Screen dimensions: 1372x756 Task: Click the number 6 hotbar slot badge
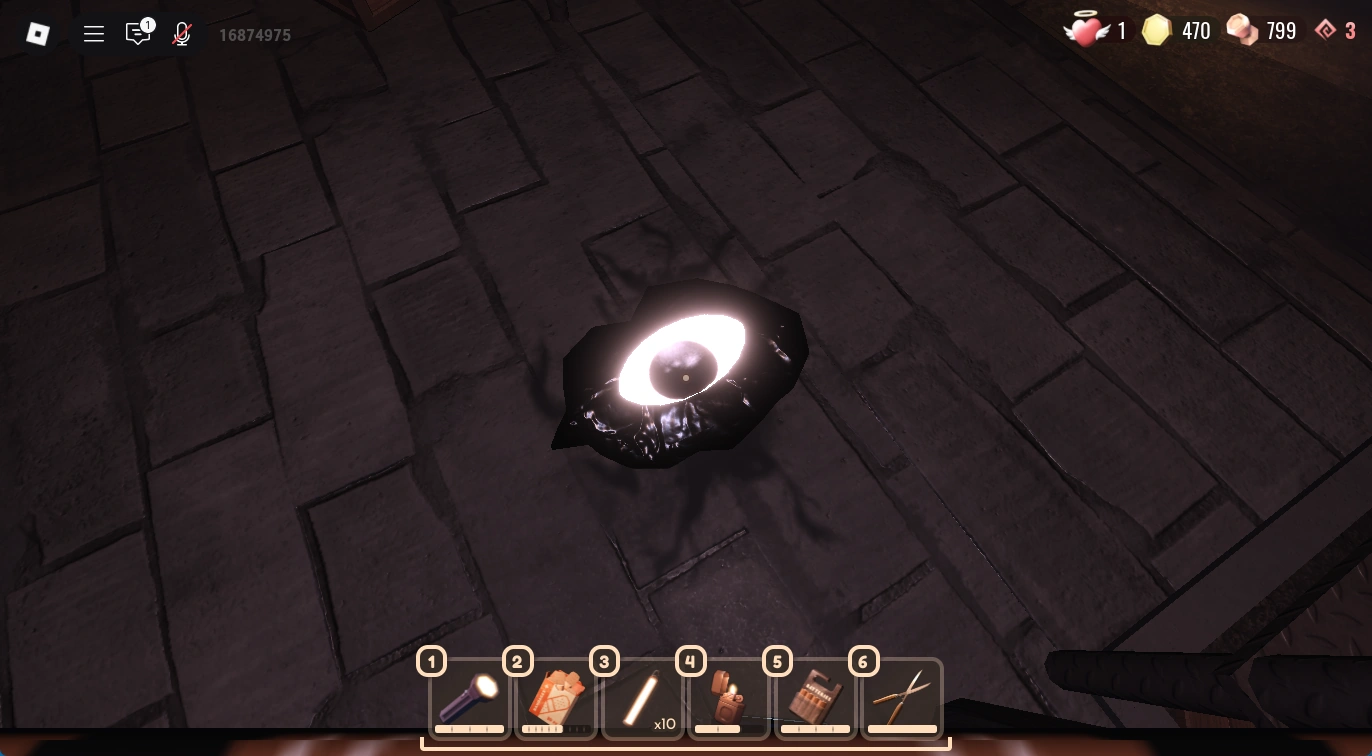coord(863,661)
